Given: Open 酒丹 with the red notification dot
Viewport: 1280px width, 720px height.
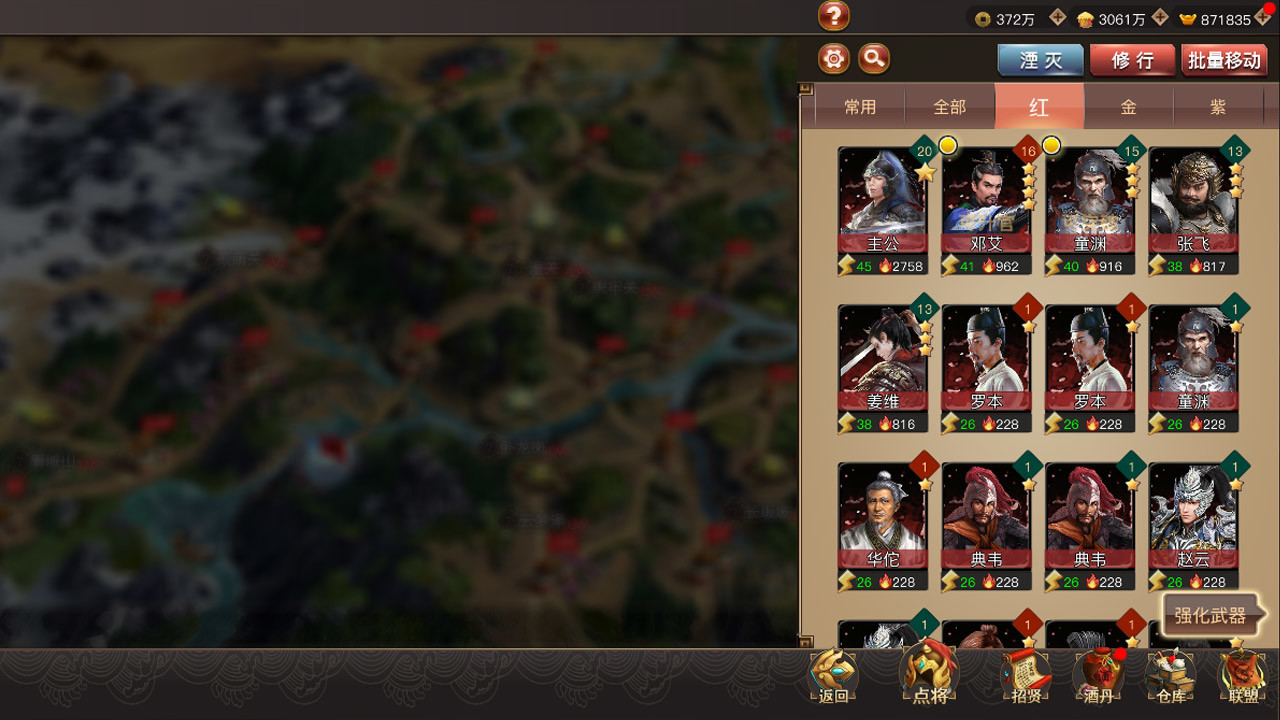Looking at the screenshot, I should coord(1099,677).
